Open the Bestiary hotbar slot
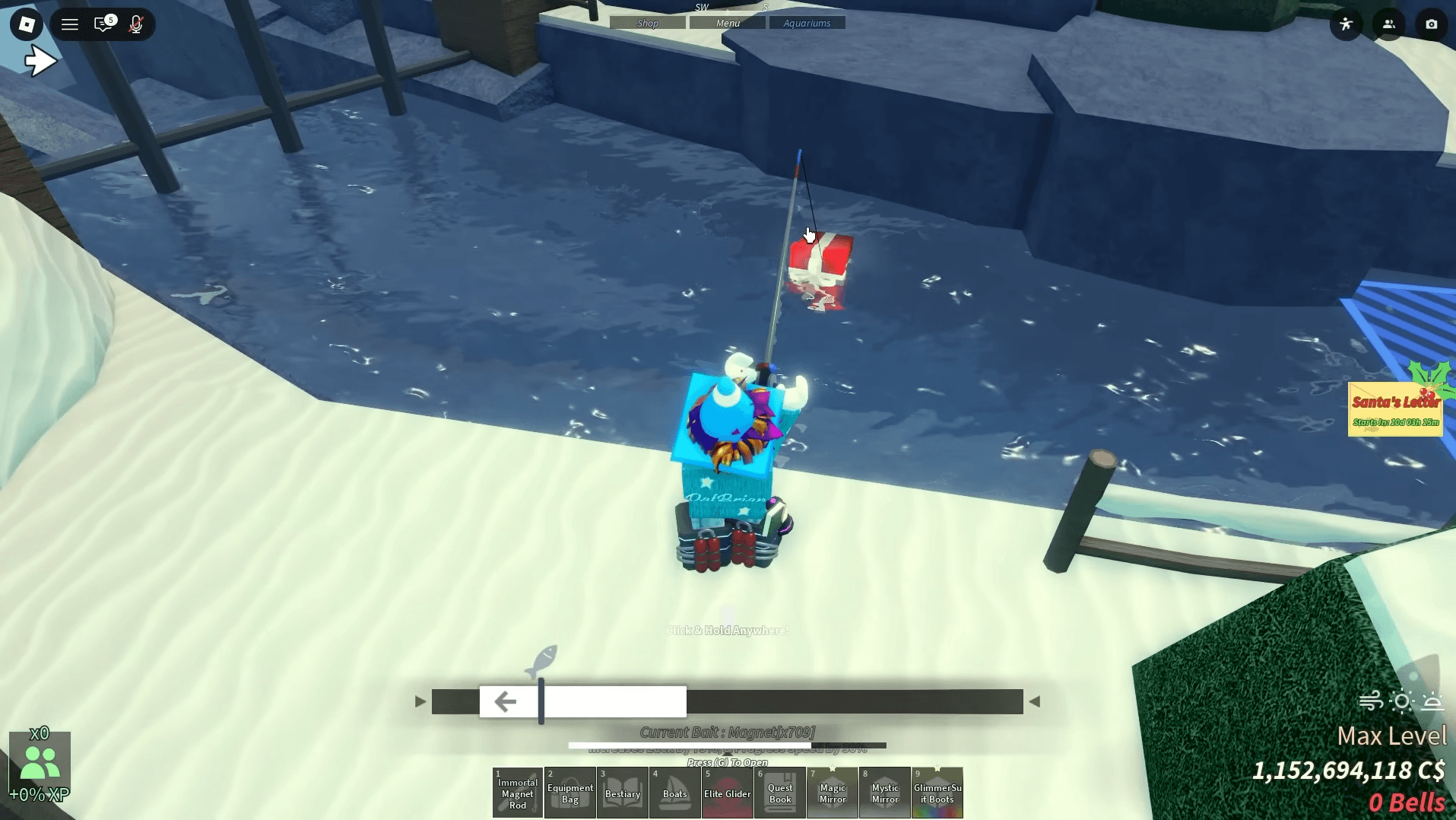 [x=623, y=793]
